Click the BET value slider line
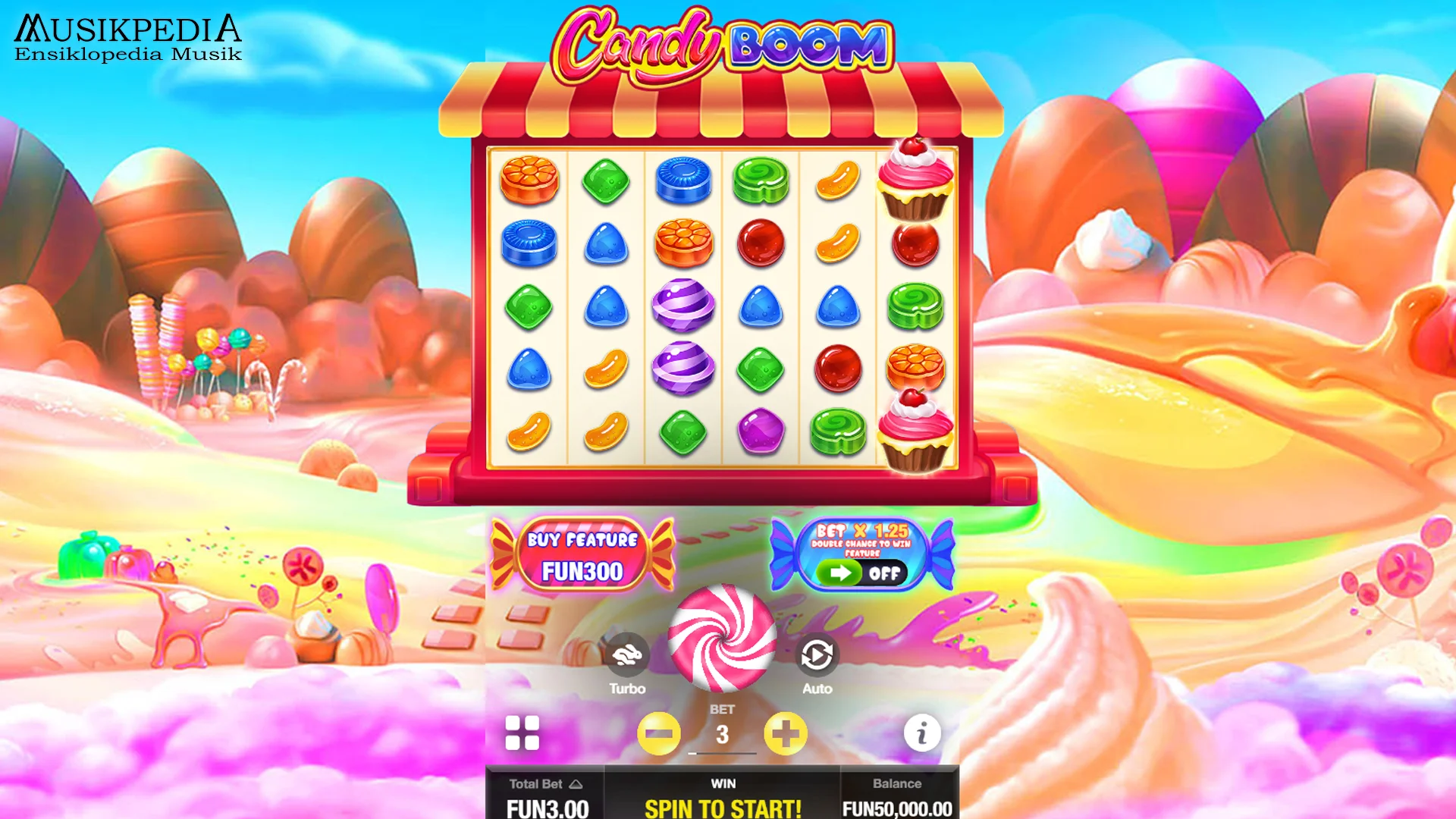The width and height of the screenshot is (1456, 819). coord(722,753)
